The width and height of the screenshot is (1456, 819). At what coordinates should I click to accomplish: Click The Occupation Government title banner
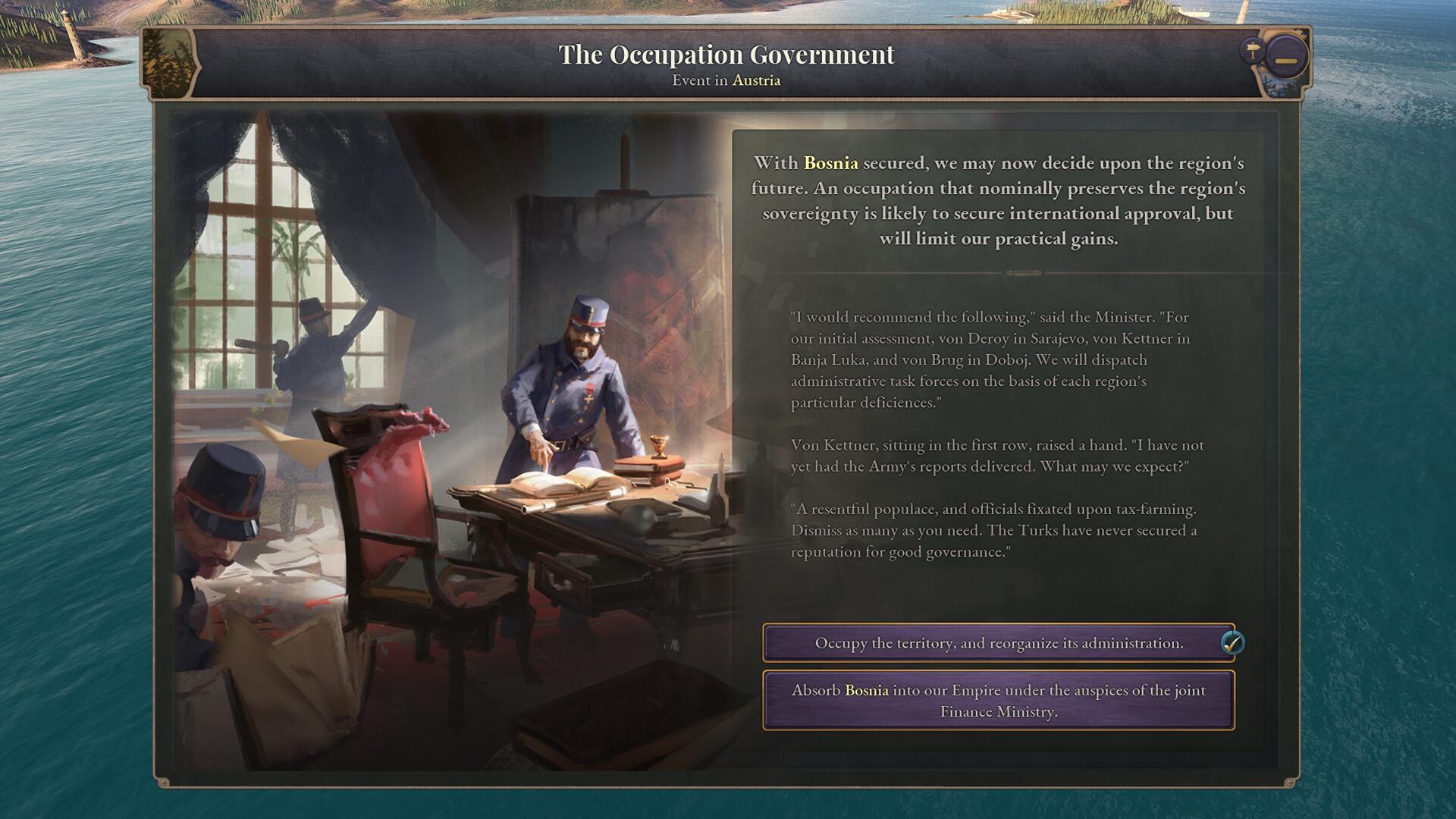click(x=727, y=54)
